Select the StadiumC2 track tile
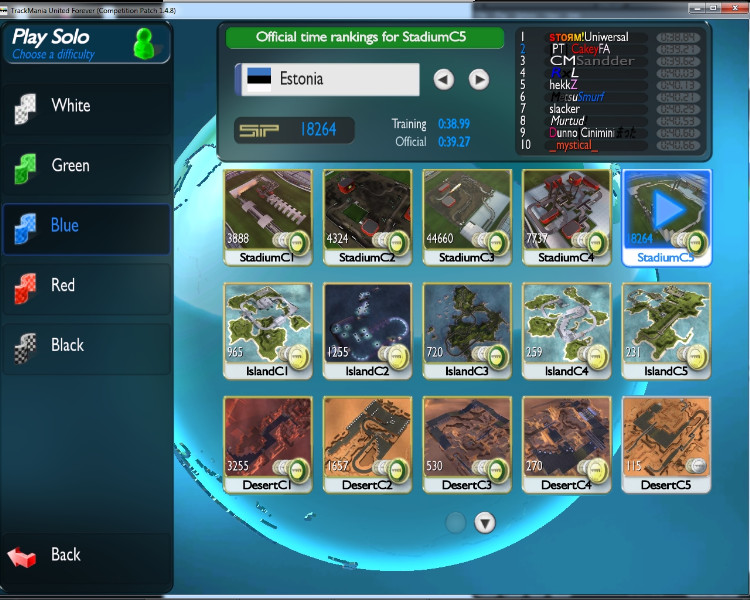 pyautogui.click(x=367, y=214)
